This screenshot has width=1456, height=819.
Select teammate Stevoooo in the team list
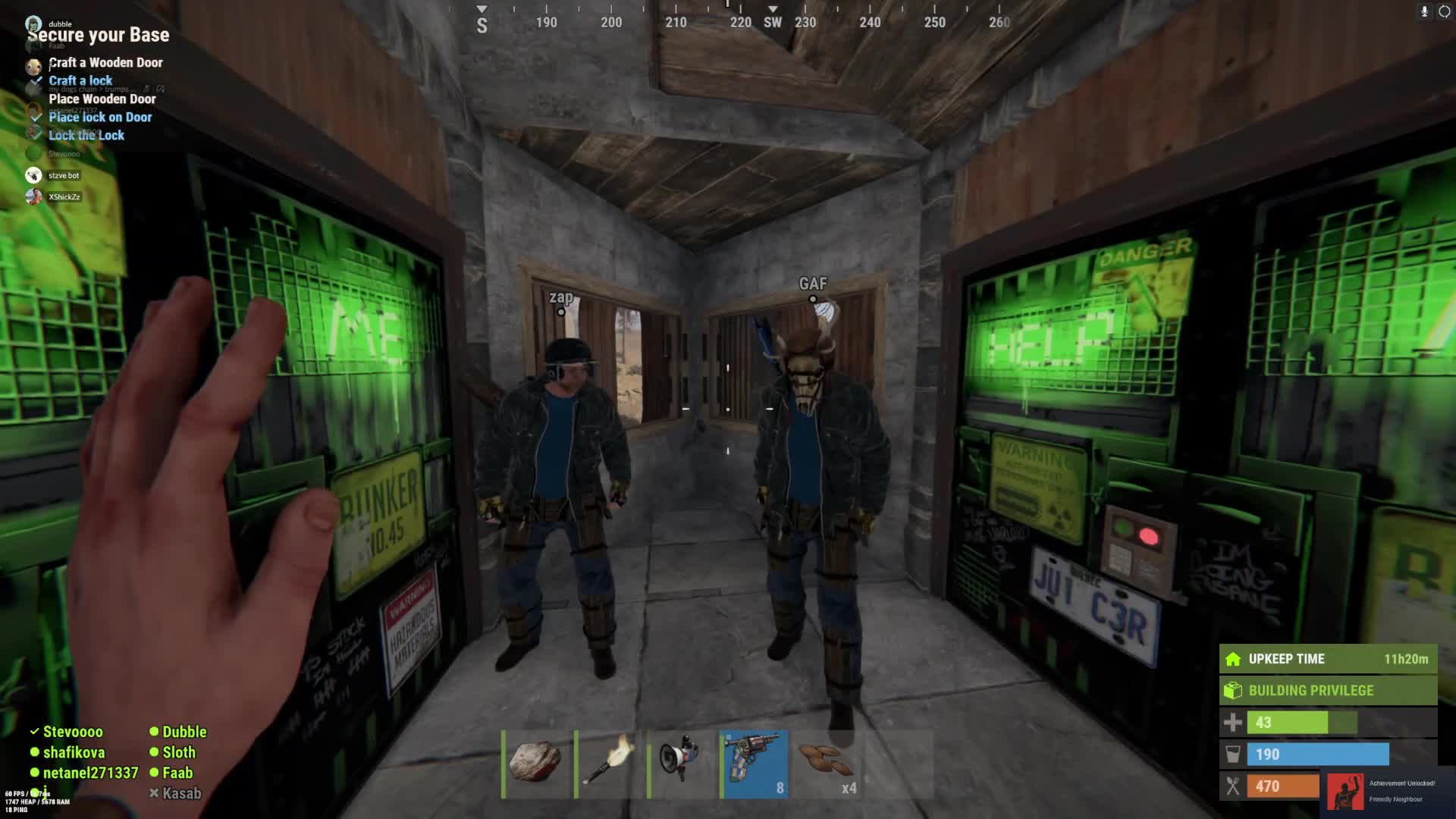[73, 732]
